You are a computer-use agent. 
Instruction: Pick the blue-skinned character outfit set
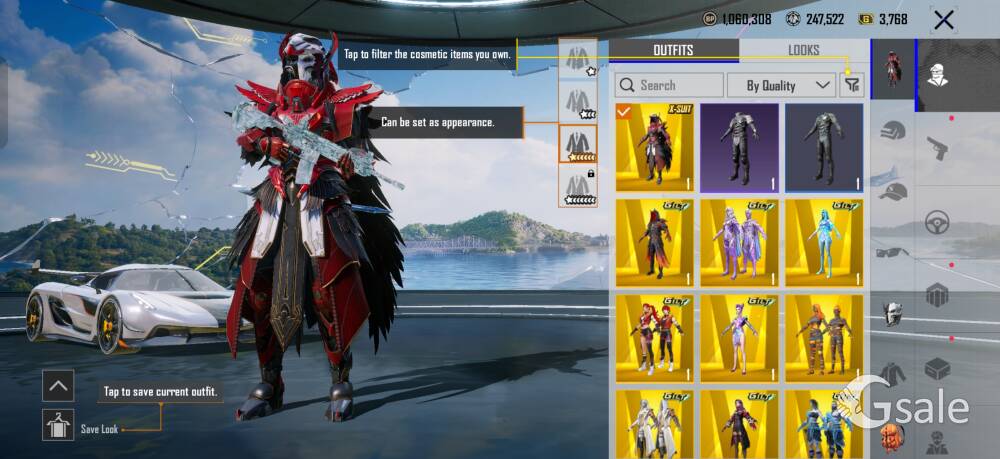click(824, 243)
